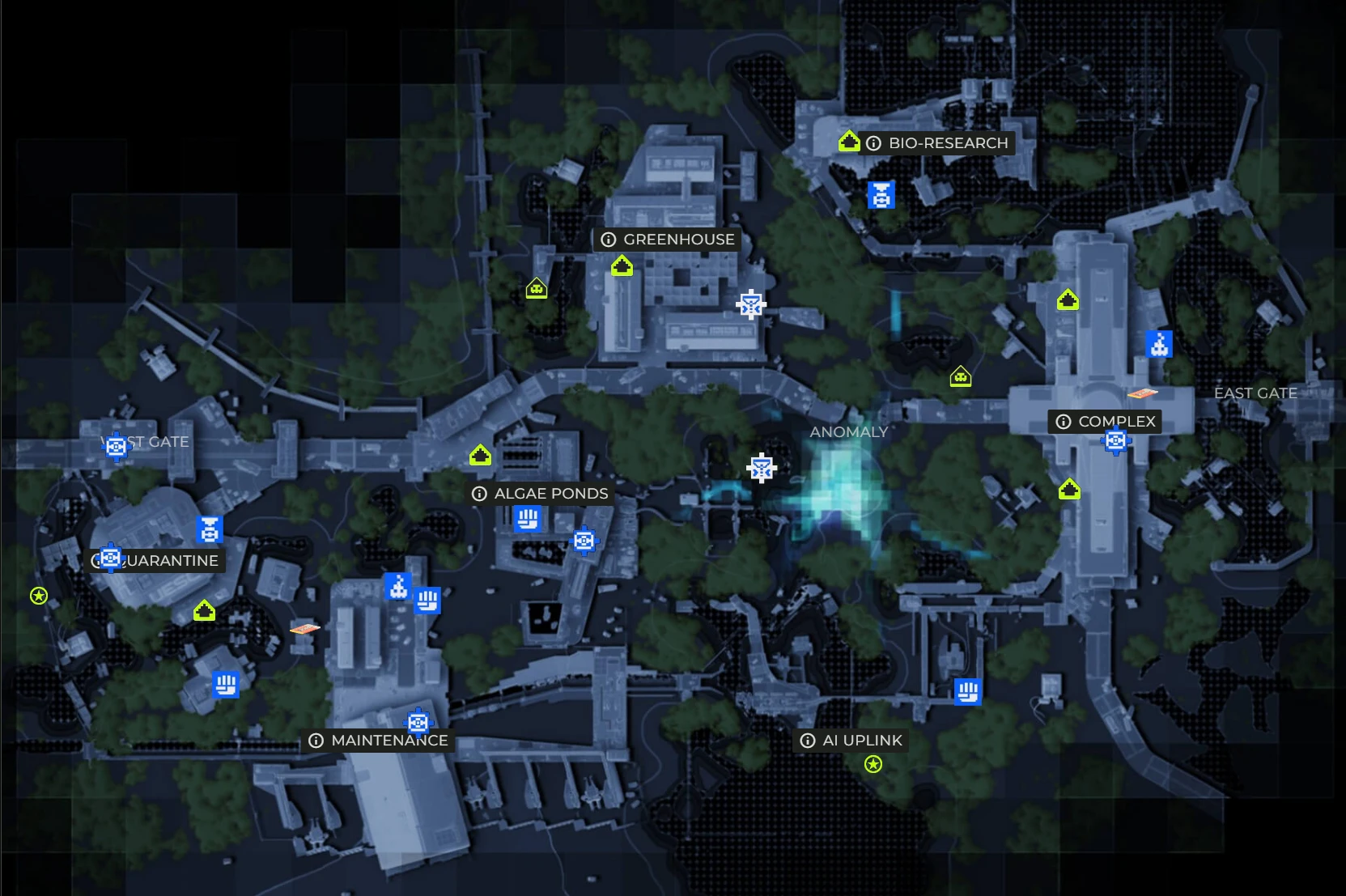The image size is (1346, 896).
Task: Click the ANOMALY map label
Action: 848,432
